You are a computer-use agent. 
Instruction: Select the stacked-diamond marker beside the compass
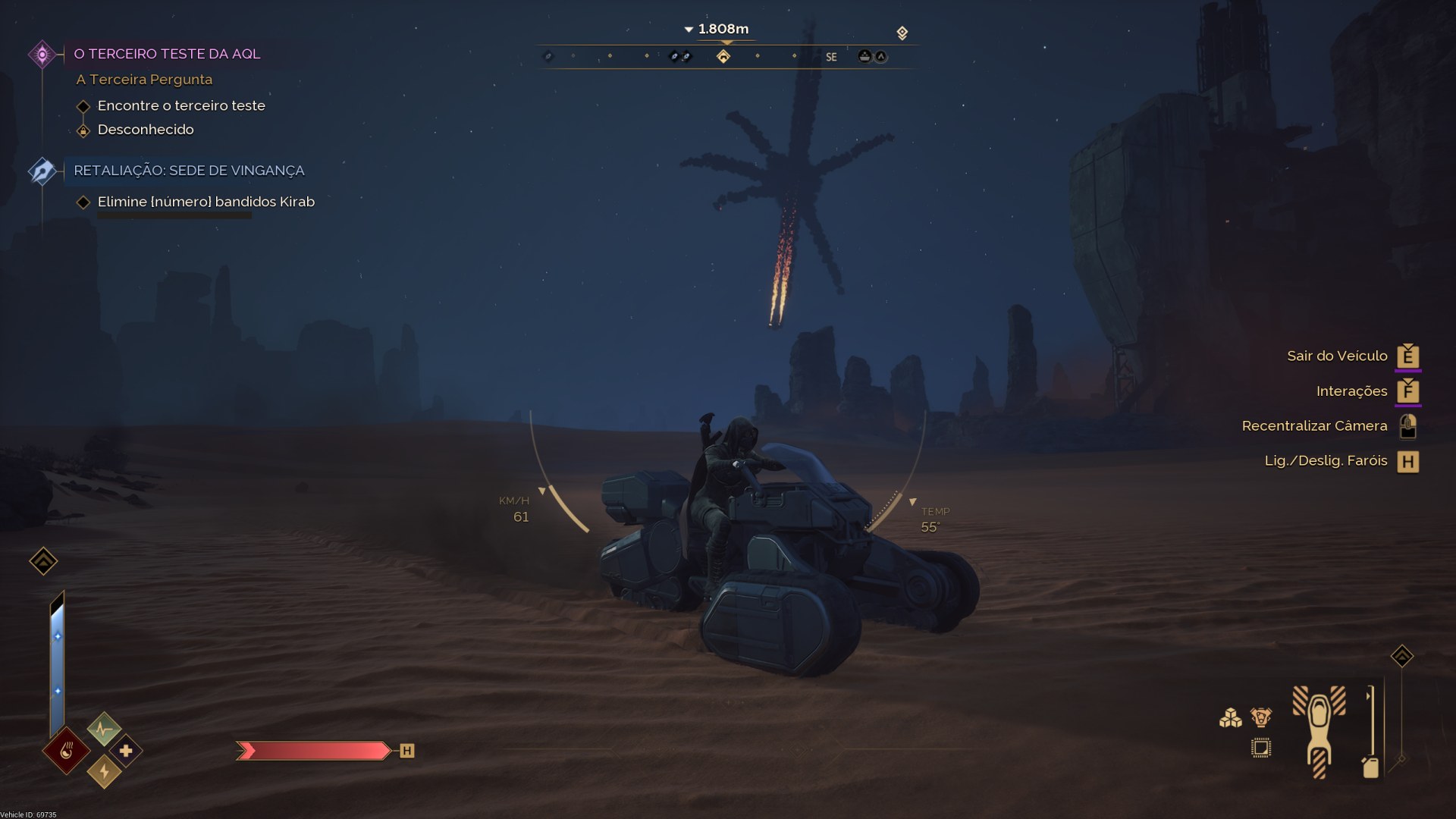(x=902, y=33)
